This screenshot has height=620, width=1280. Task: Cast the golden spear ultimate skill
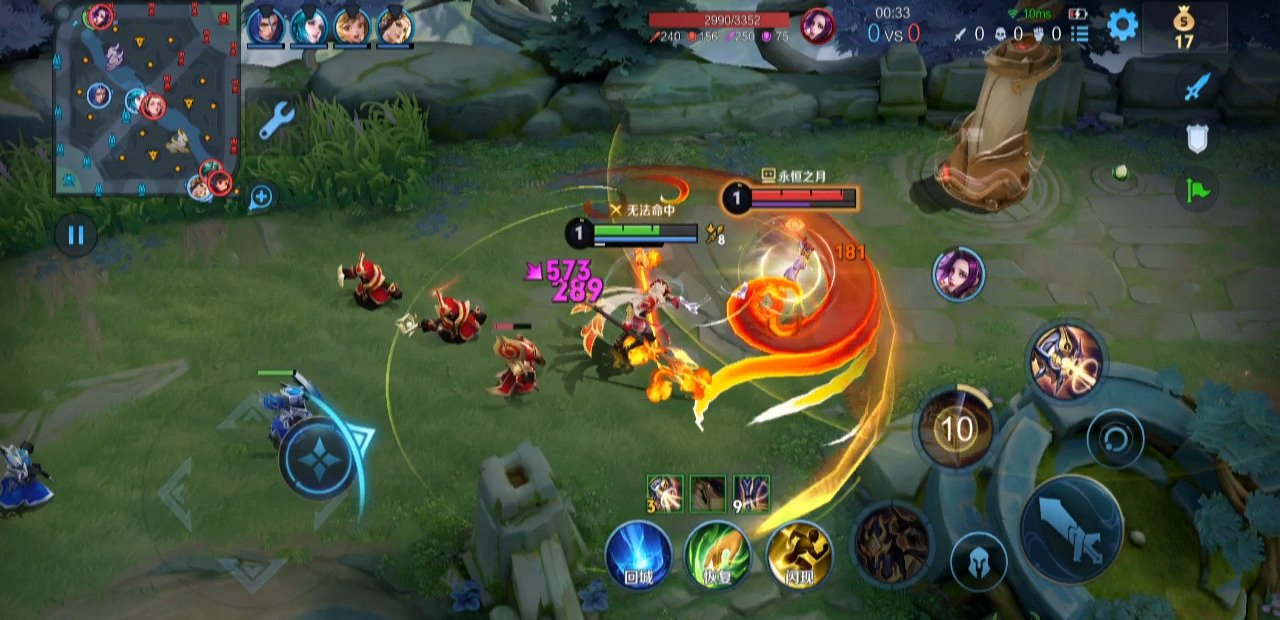[1065, 361]
